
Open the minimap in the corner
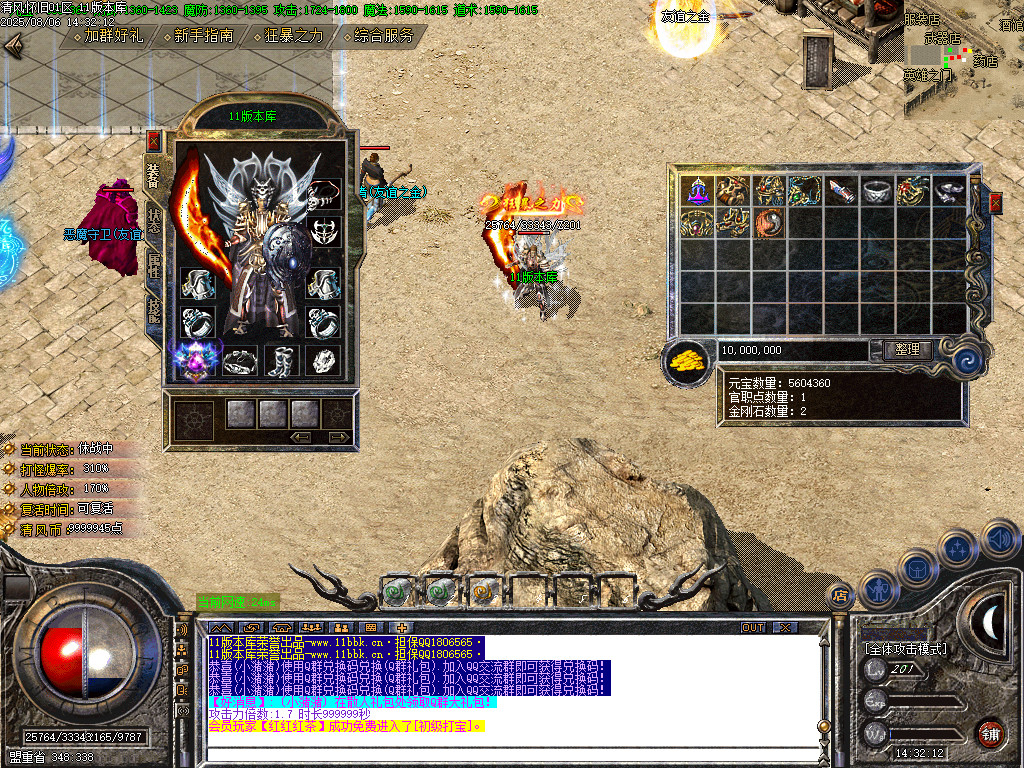point(962,58)
